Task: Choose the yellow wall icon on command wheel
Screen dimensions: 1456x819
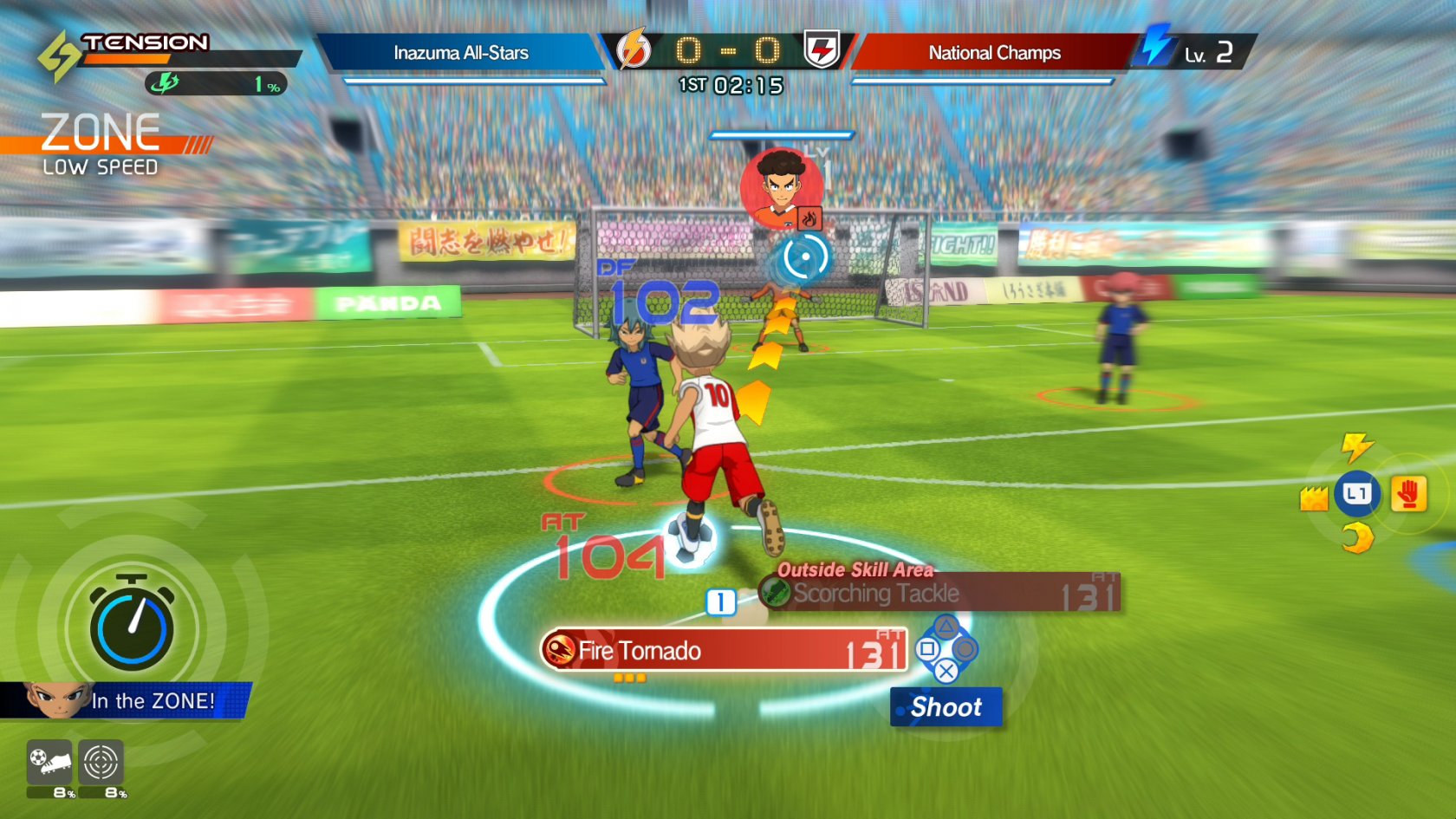Action: point(1314,498)
